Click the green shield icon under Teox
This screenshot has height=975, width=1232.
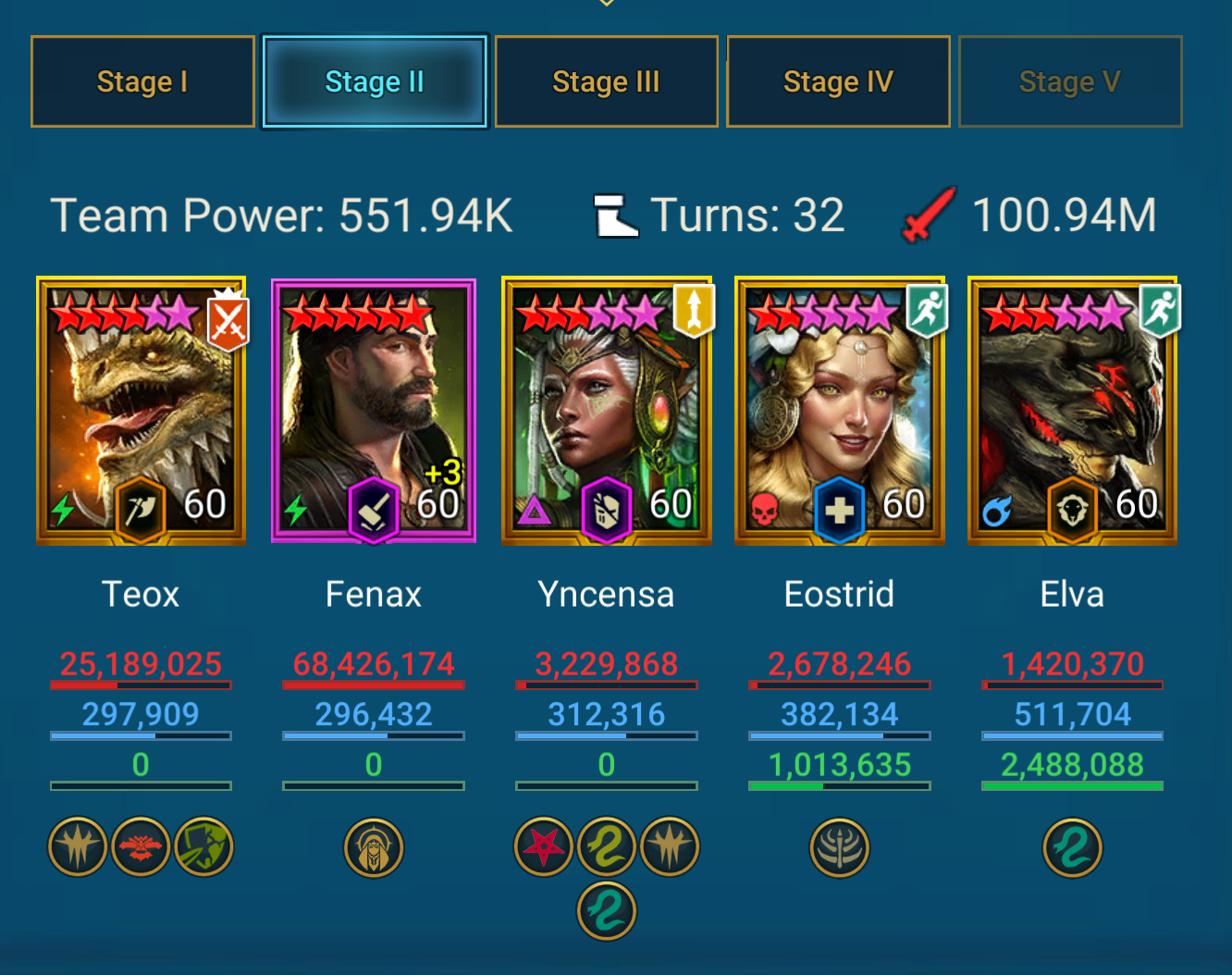[x=204, y=847]
